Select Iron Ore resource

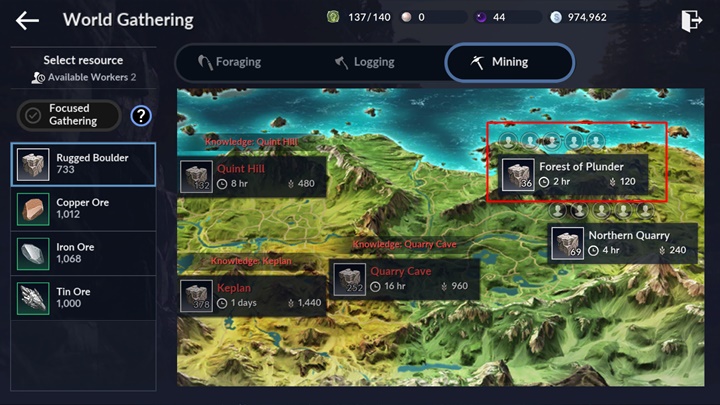tap(84, 254)
